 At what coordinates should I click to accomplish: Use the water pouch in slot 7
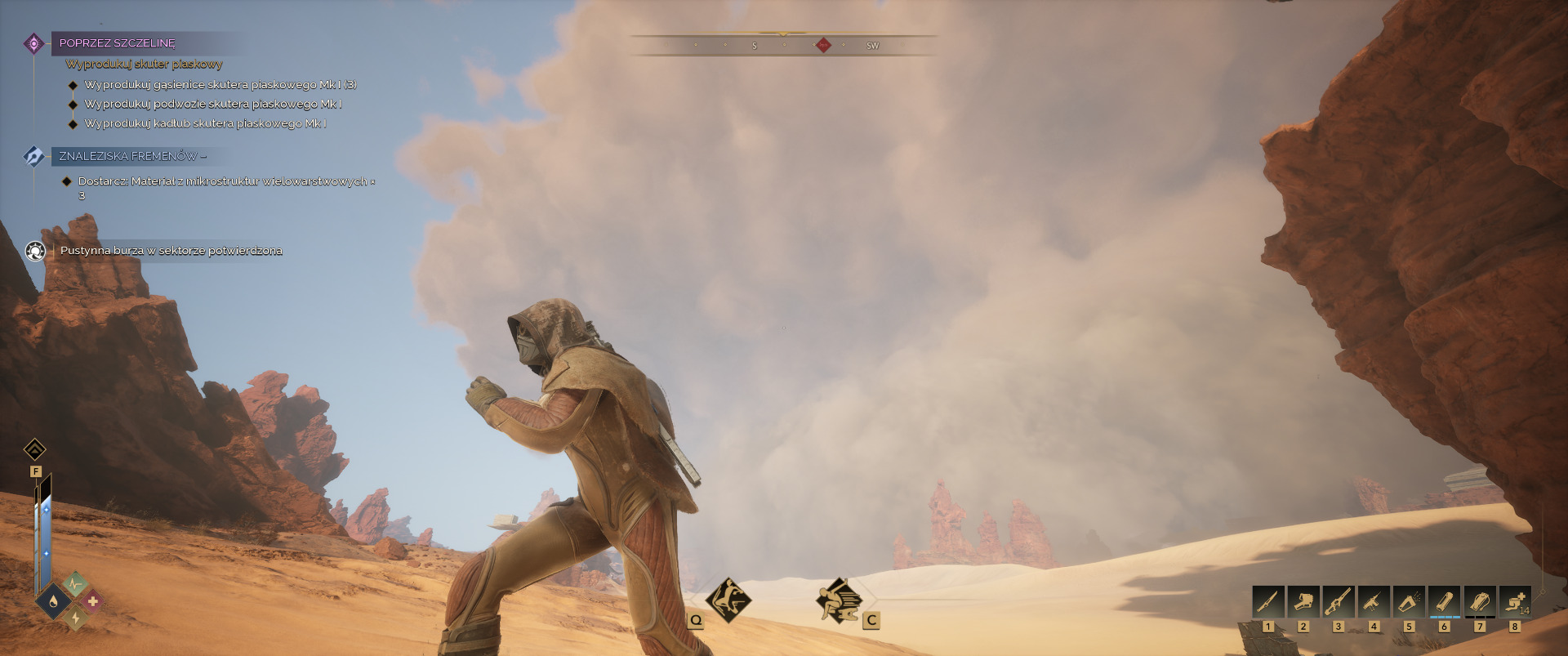click(1480, 602)
